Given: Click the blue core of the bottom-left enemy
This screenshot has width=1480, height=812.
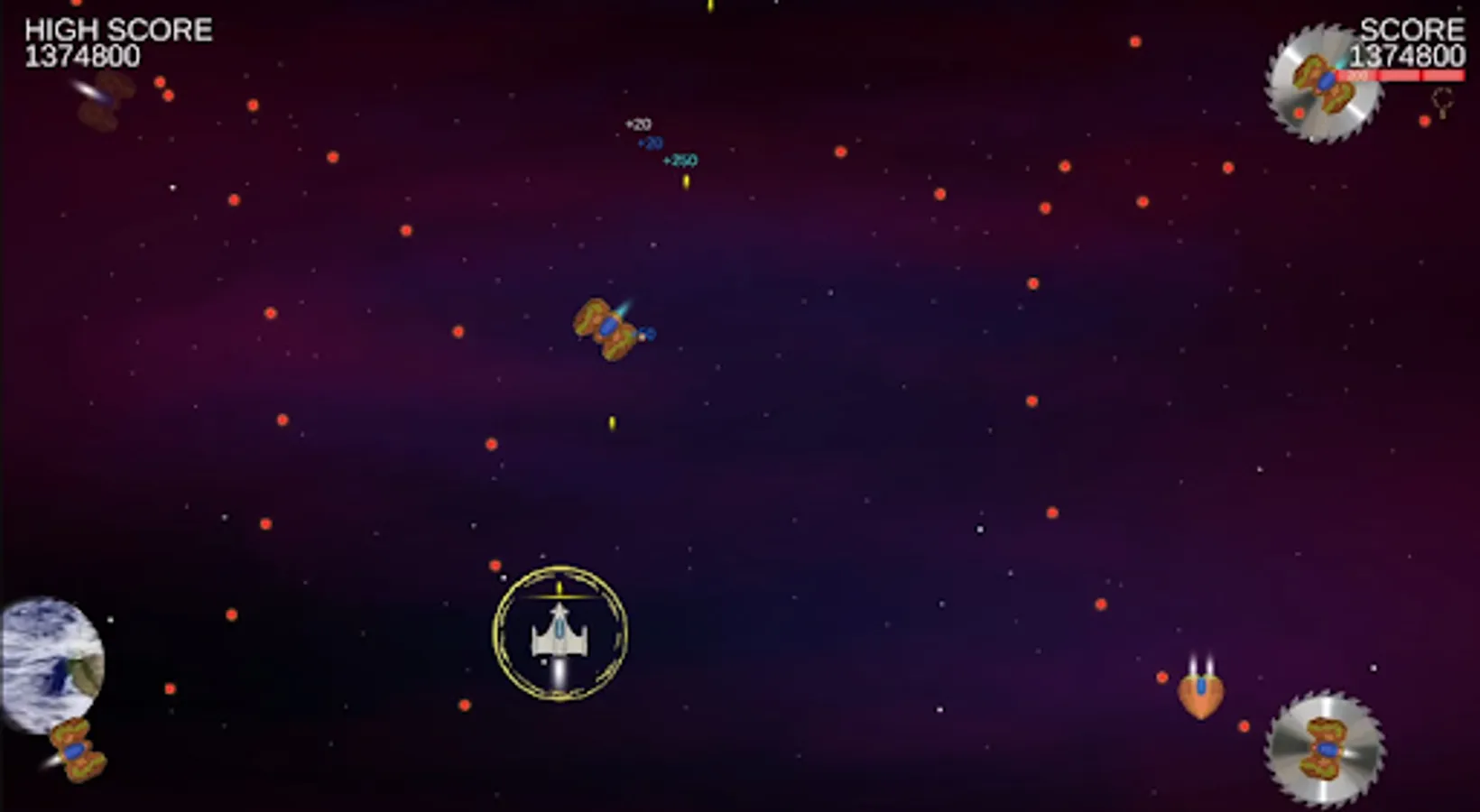Looking at the screenshot, I should coord(72,749).
